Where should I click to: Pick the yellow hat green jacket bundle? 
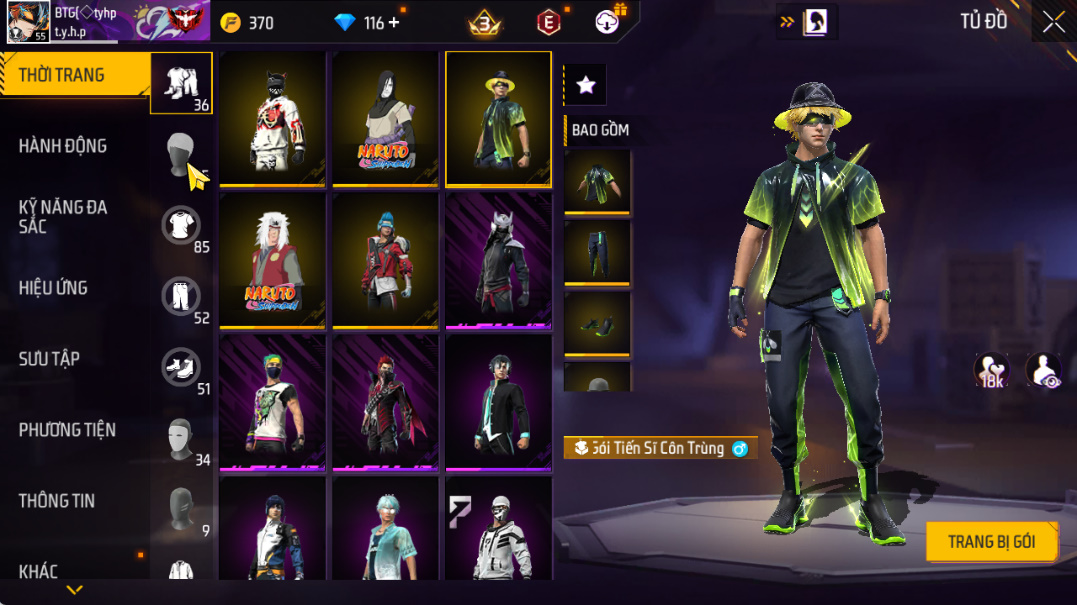coord(498,118)
